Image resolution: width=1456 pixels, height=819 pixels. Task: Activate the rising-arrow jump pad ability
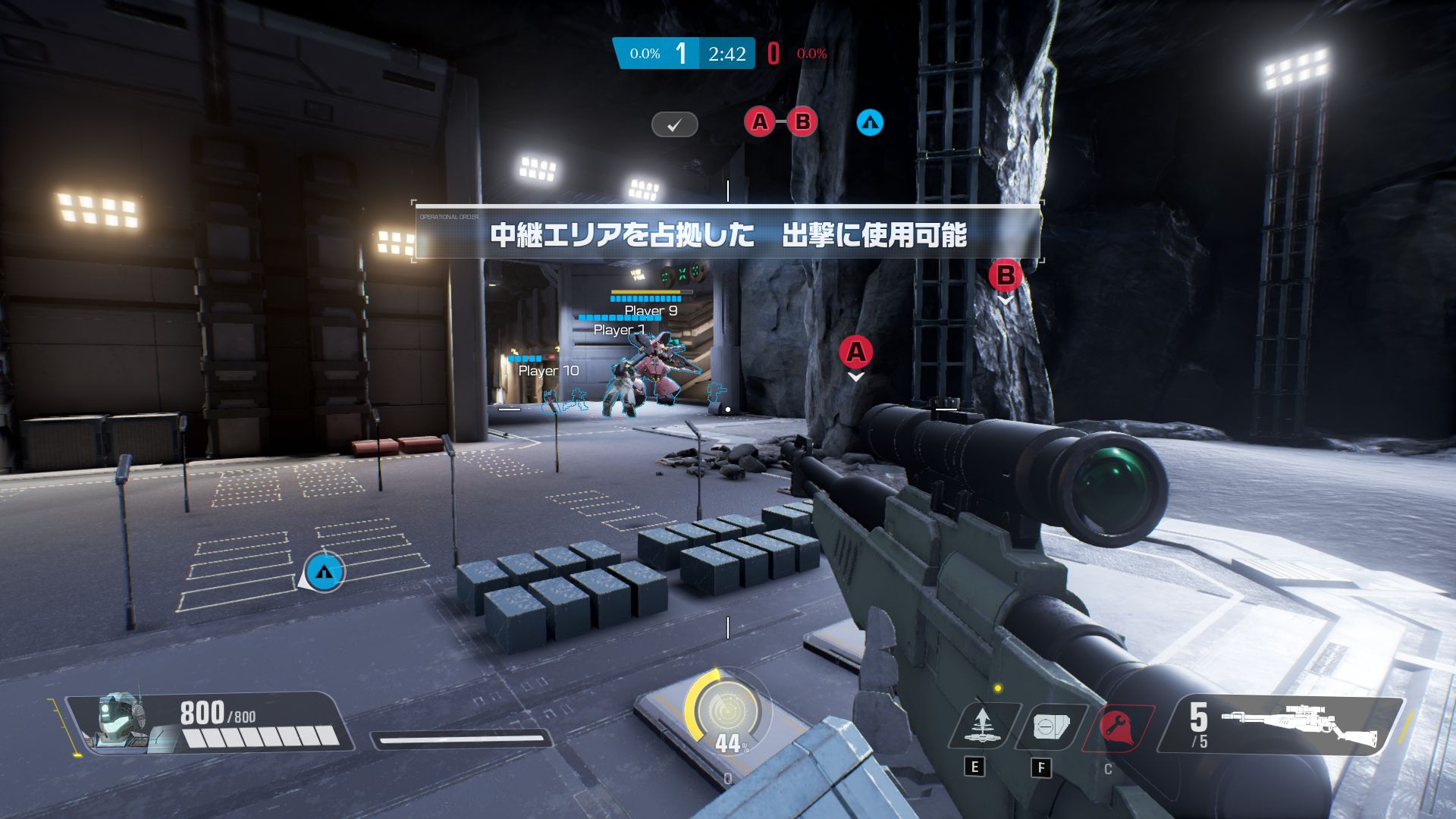tap(982, 726)
